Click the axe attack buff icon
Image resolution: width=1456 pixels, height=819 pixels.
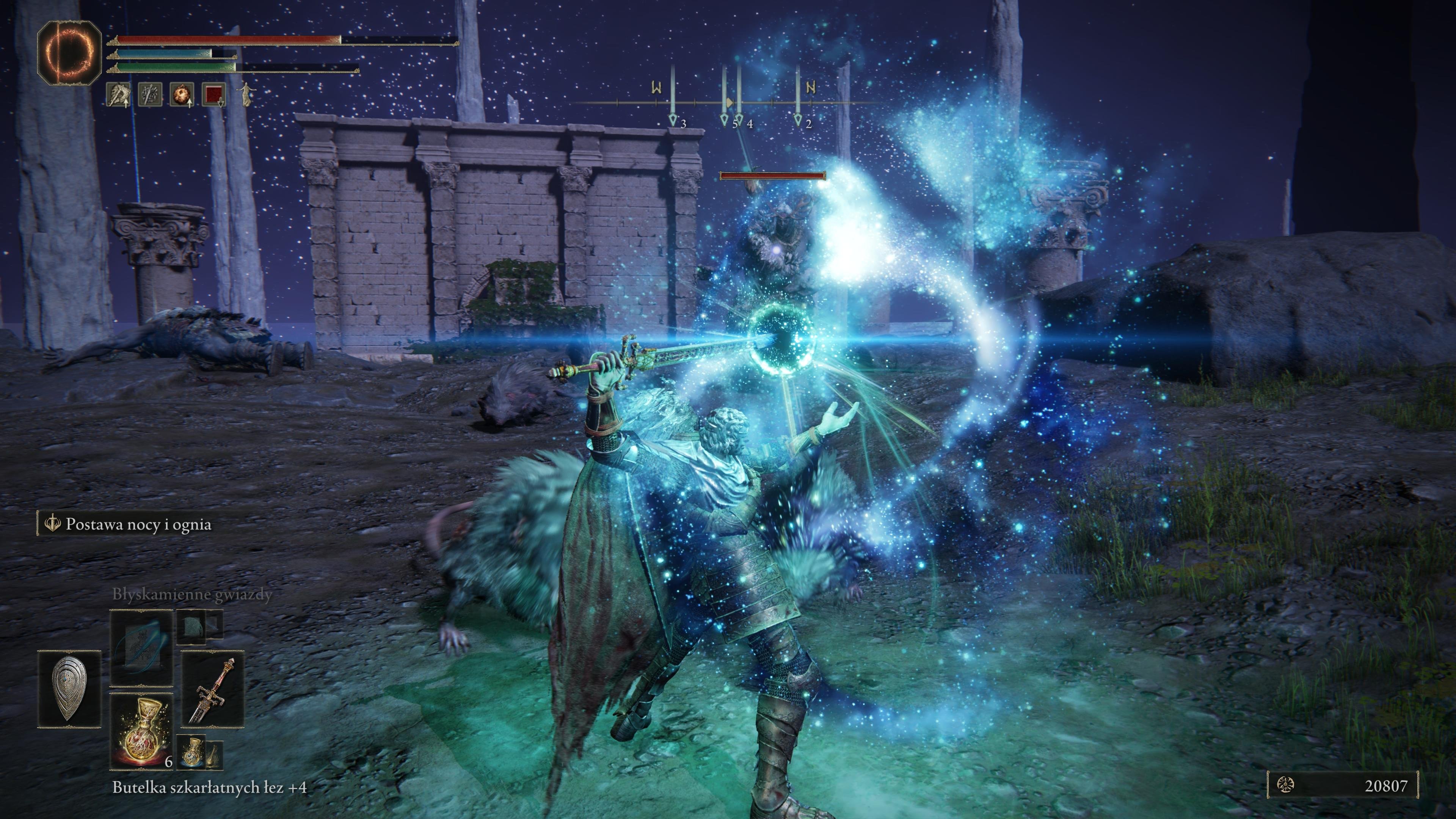(x=119, y=94)
